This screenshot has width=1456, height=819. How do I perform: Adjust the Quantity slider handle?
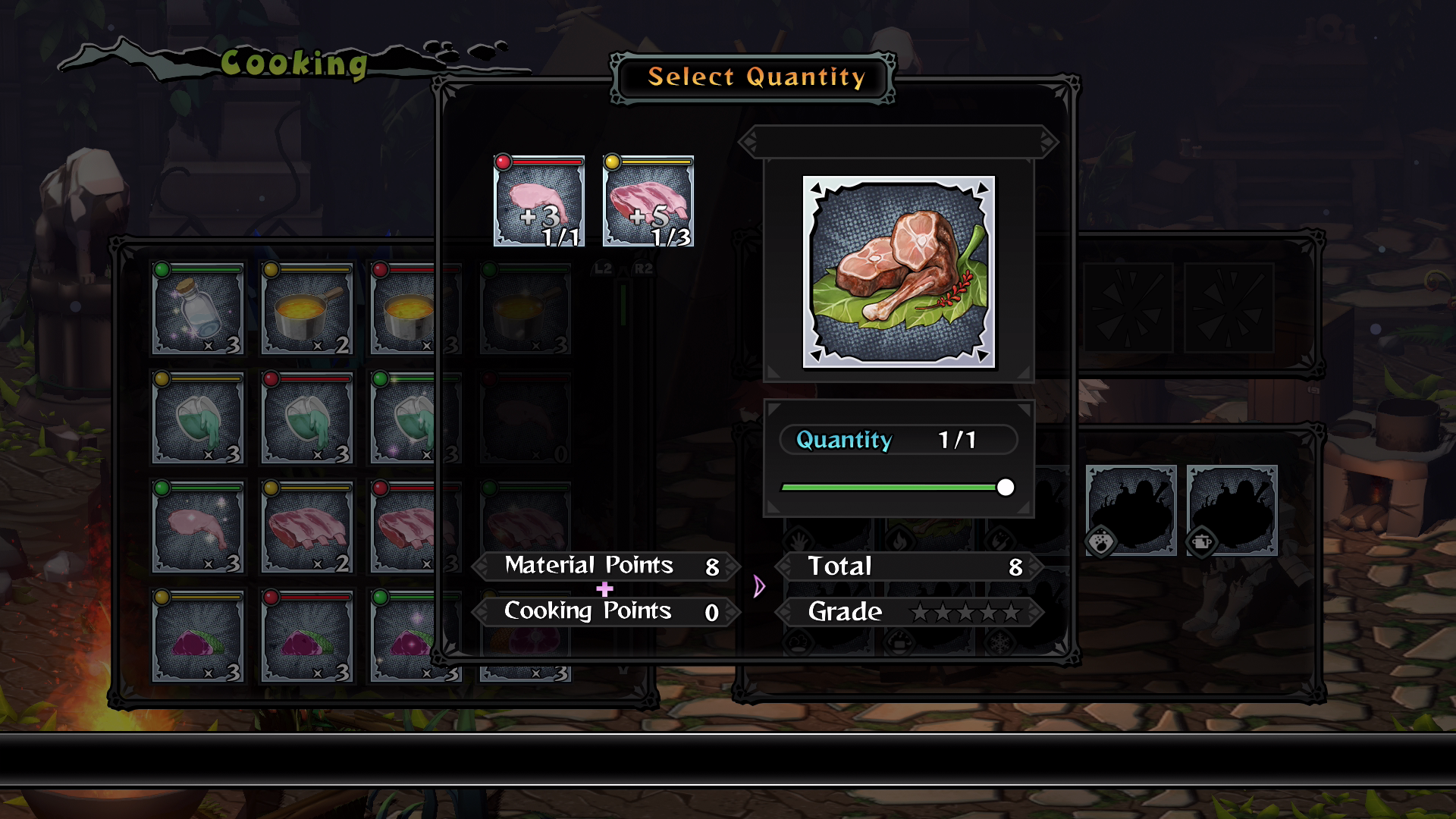click(1006, 488)
